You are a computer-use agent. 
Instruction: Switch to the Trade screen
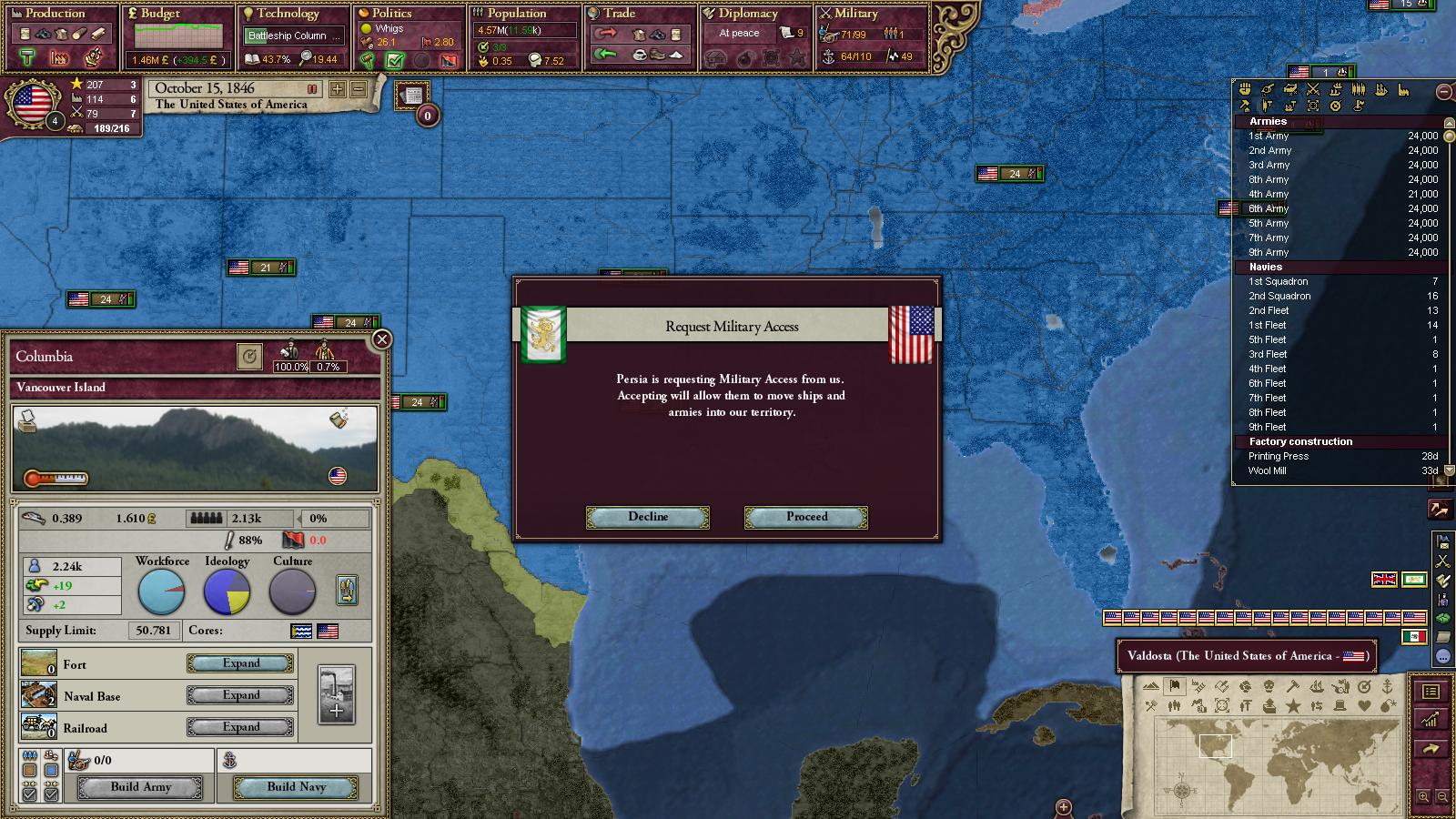pos(619,14)
